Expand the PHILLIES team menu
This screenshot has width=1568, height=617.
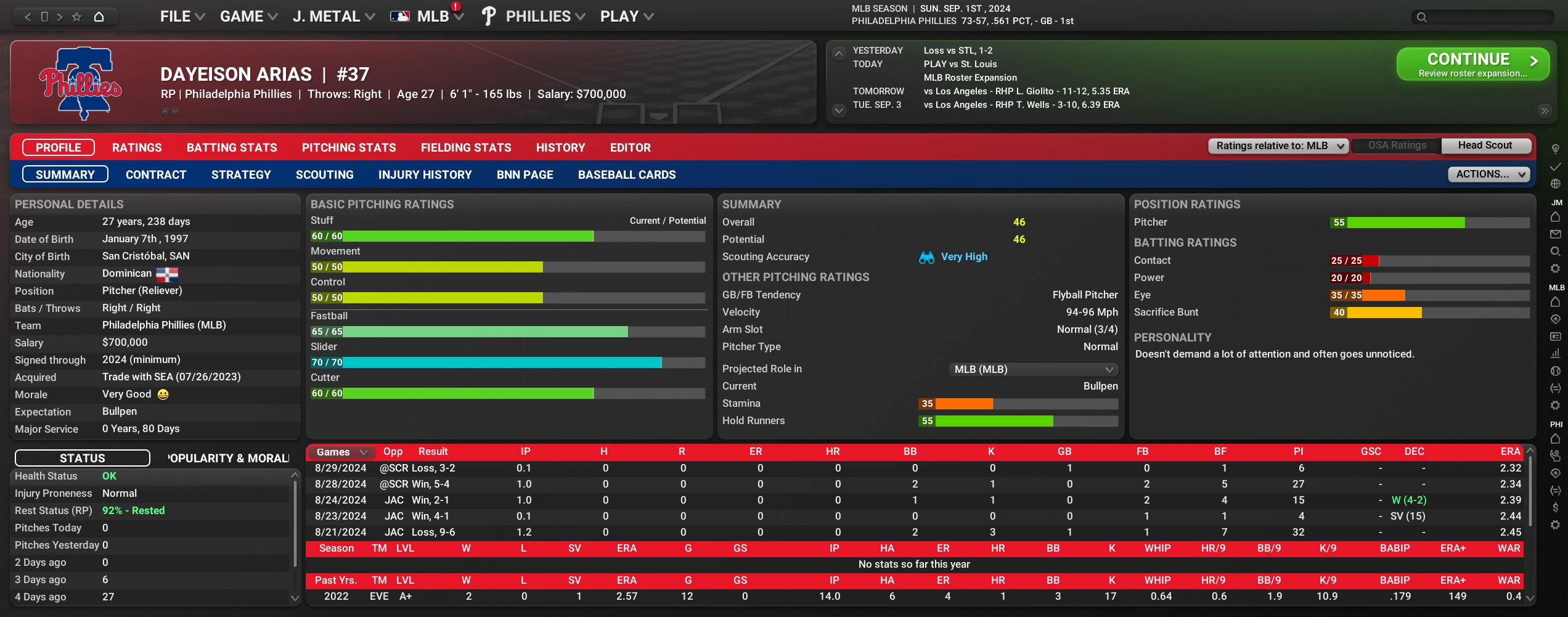tap(545, 17)
